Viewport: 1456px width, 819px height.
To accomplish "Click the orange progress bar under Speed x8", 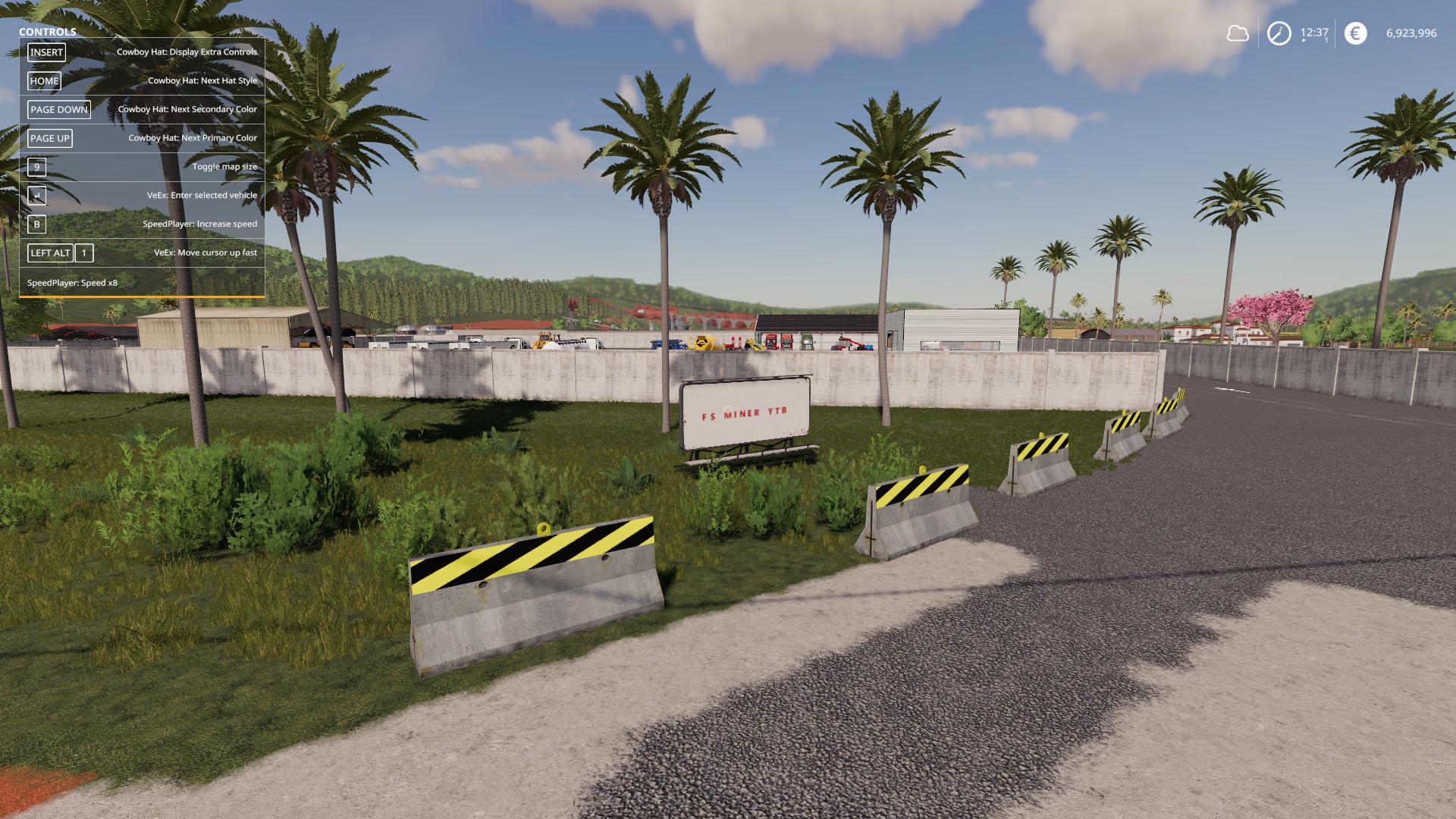I will click(140, 298).
